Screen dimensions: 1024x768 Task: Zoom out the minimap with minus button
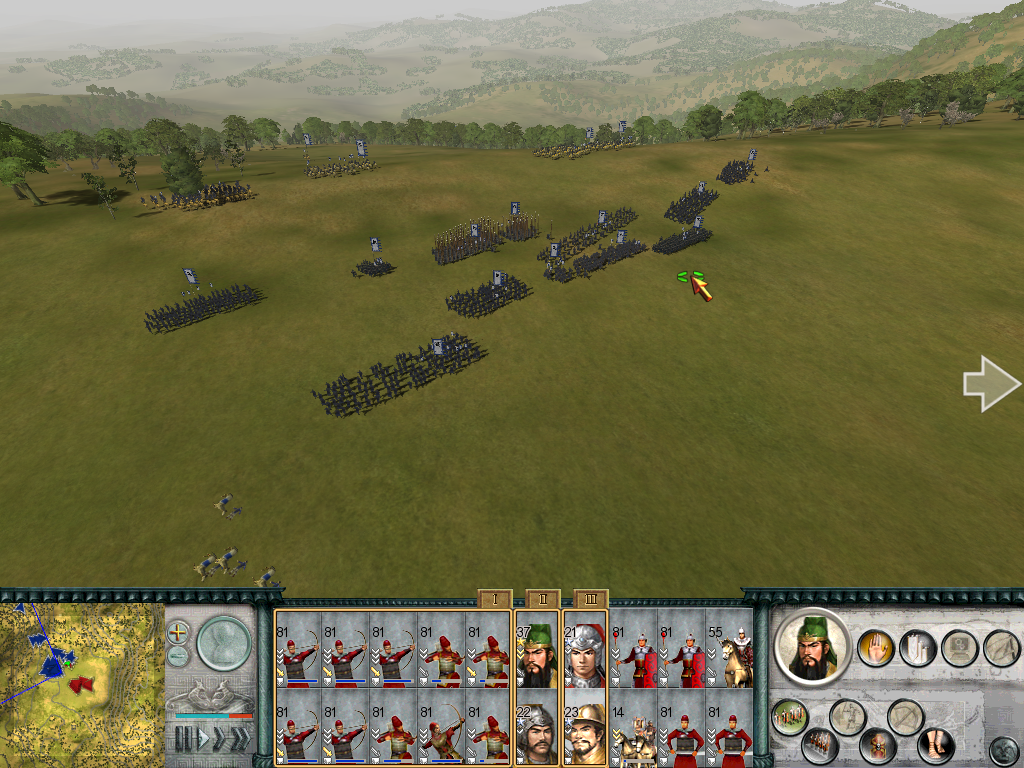(178, 656)
